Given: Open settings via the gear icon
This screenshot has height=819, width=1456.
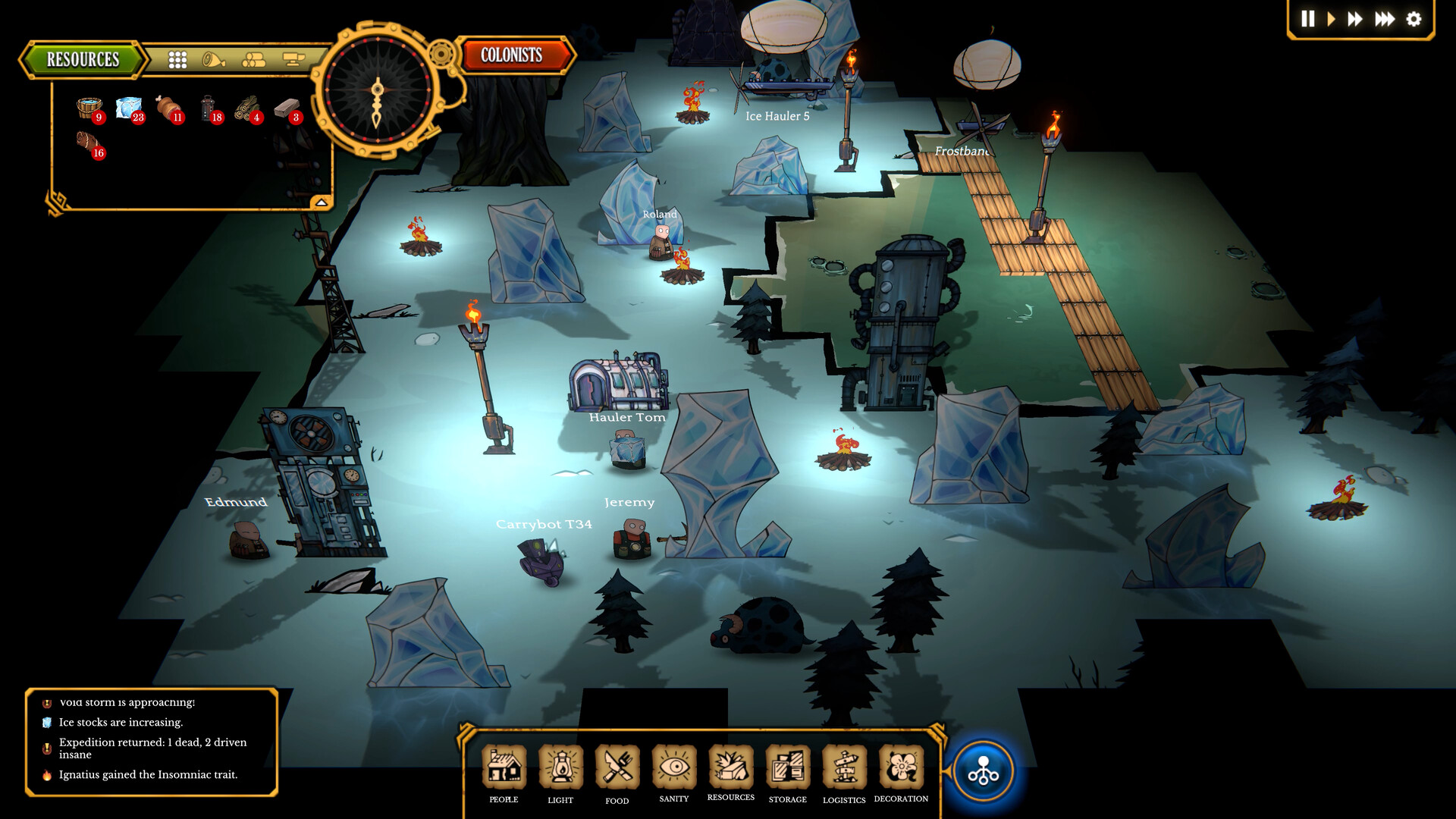Looking at the screenshot, I should [1414, 19].
